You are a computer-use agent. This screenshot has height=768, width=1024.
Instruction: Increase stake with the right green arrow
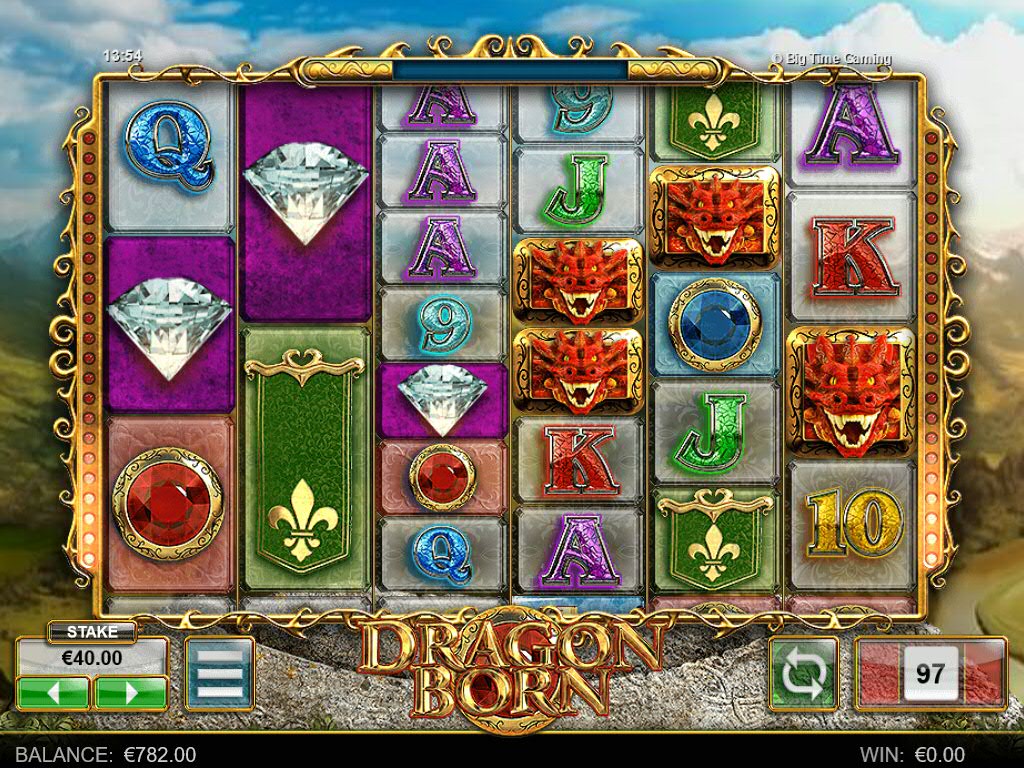(130, 692)
